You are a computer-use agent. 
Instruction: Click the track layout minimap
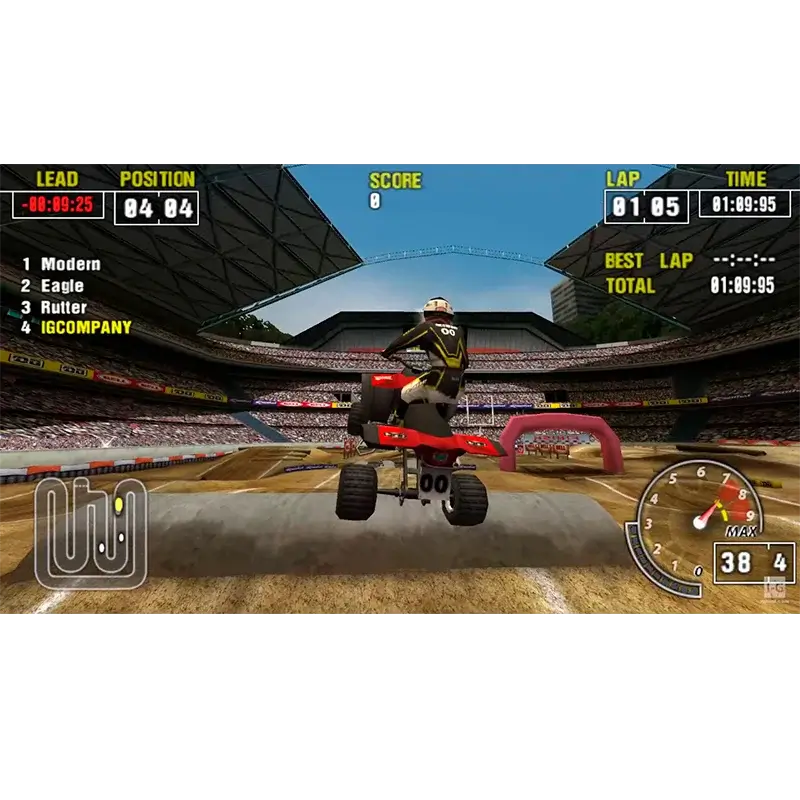tap(91, 532)
